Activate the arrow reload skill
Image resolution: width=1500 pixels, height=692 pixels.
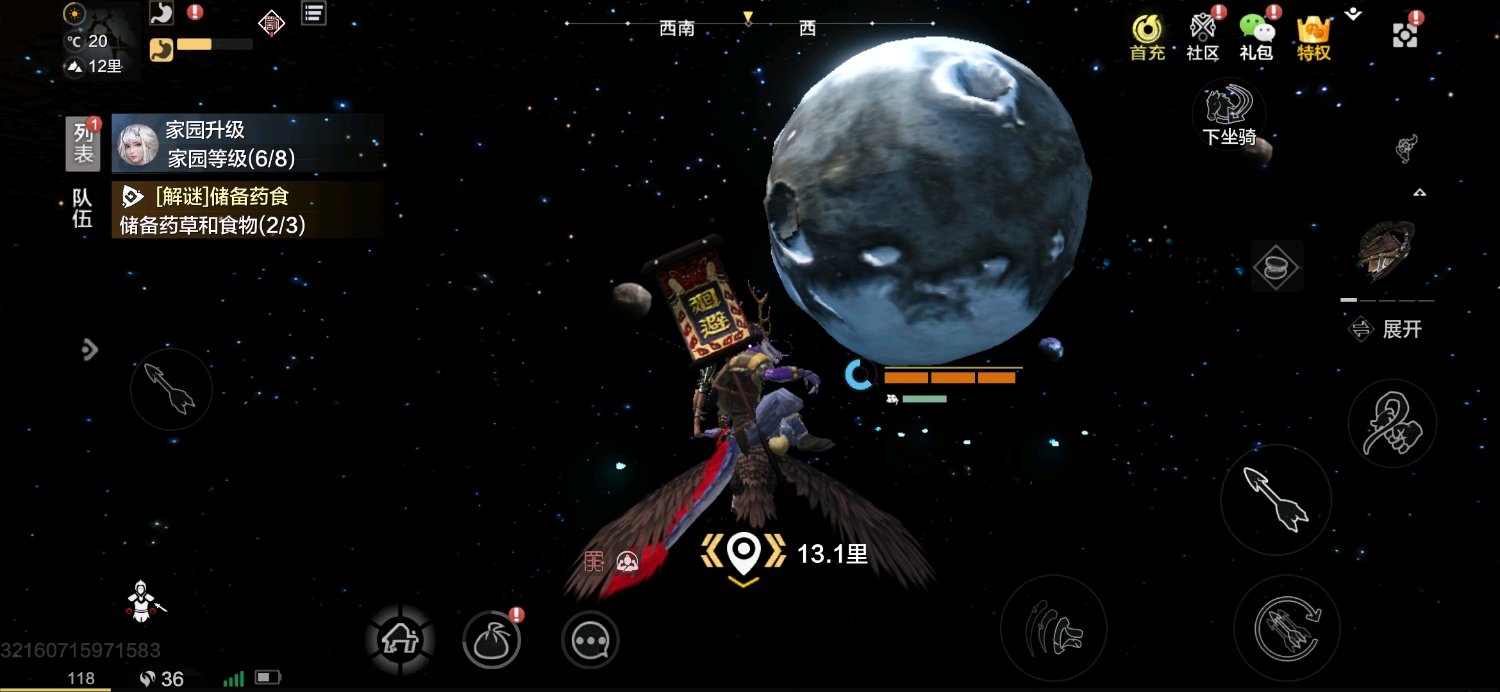click(1286, 628)
